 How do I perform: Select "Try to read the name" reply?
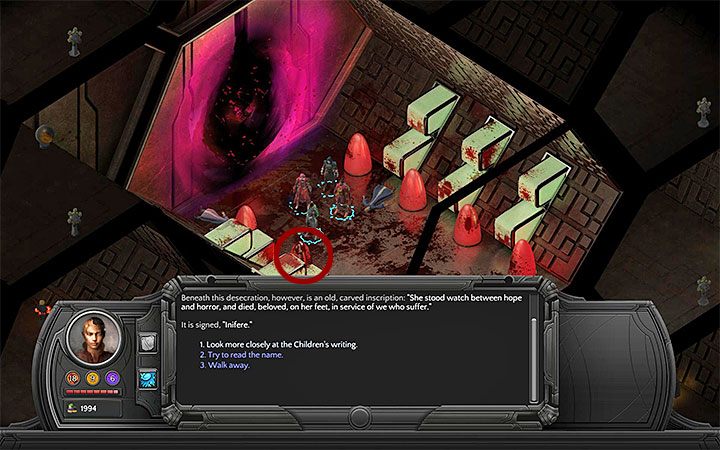coord(242,355)
